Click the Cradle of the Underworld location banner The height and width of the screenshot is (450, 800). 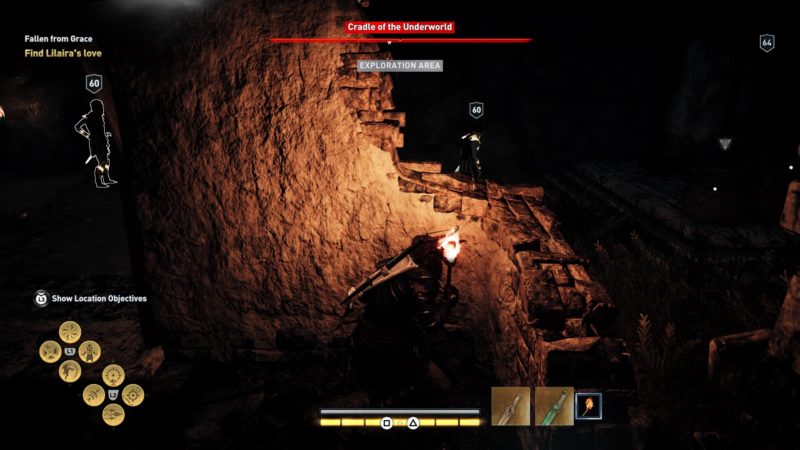[400, 27]
